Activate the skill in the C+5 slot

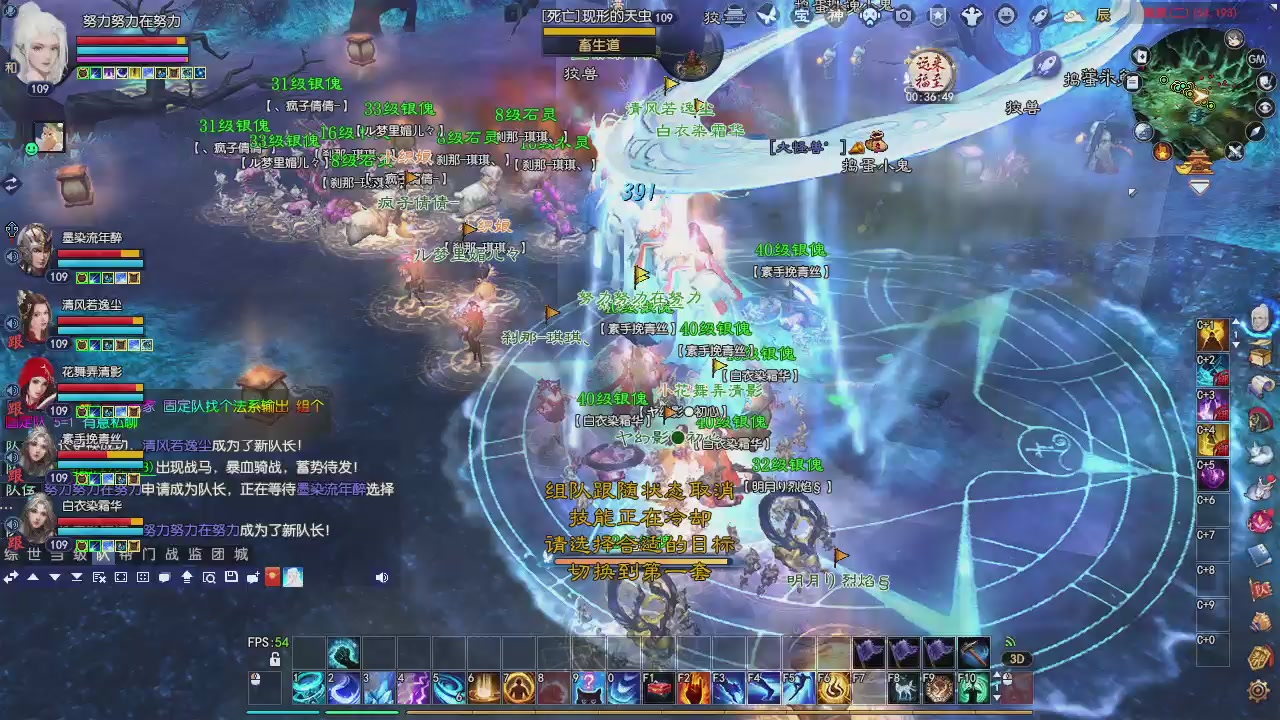(x=1211, y=476)
